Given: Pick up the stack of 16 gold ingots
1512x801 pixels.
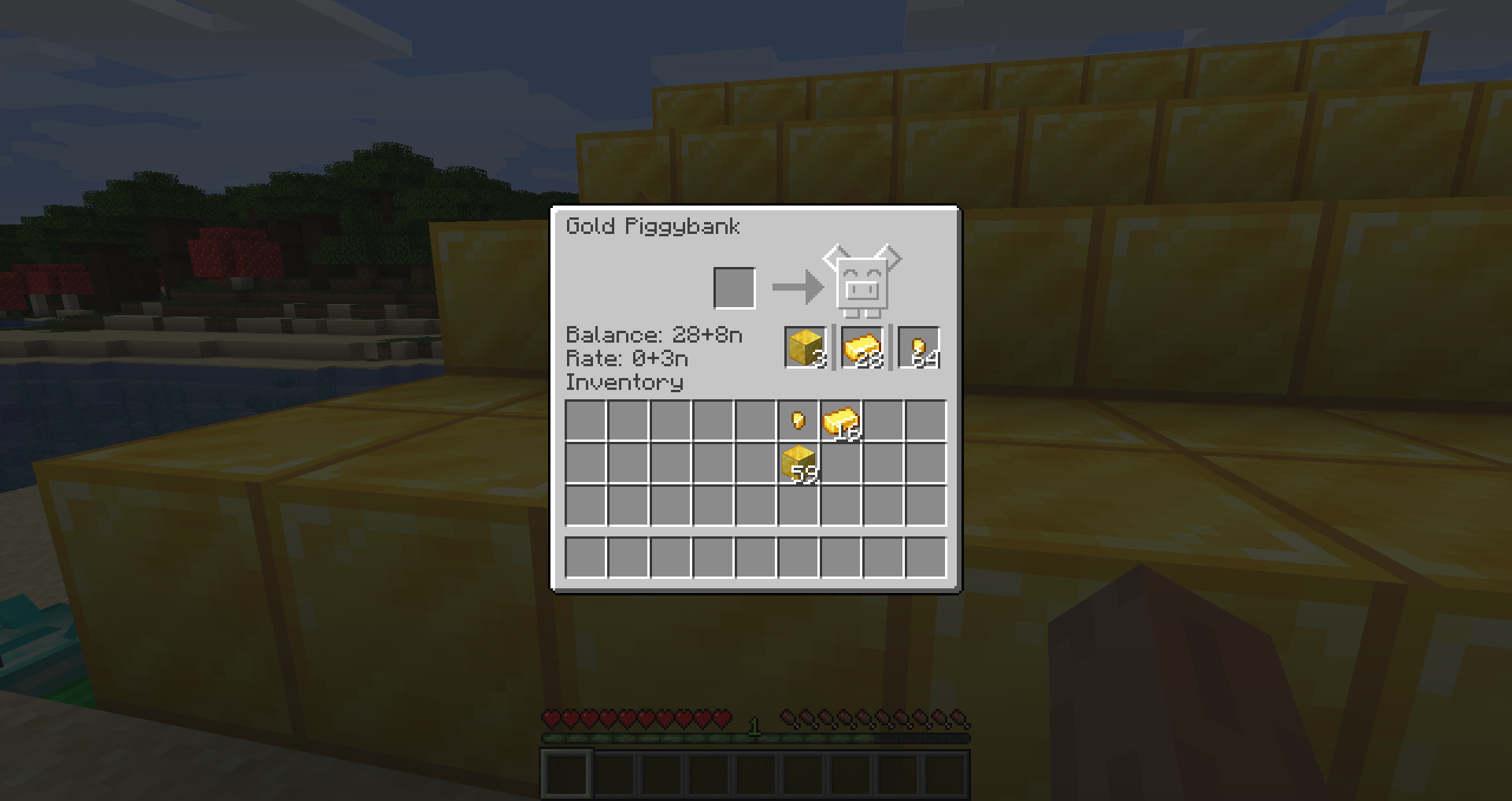Looking at the screenshot, I should pyautogui.click(x=839, y=421).
